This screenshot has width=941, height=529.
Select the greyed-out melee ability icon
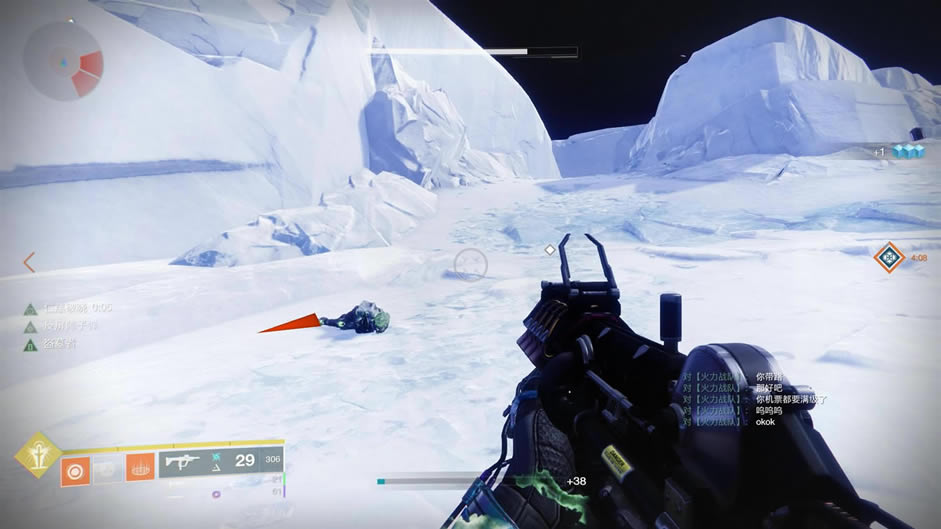107,468
